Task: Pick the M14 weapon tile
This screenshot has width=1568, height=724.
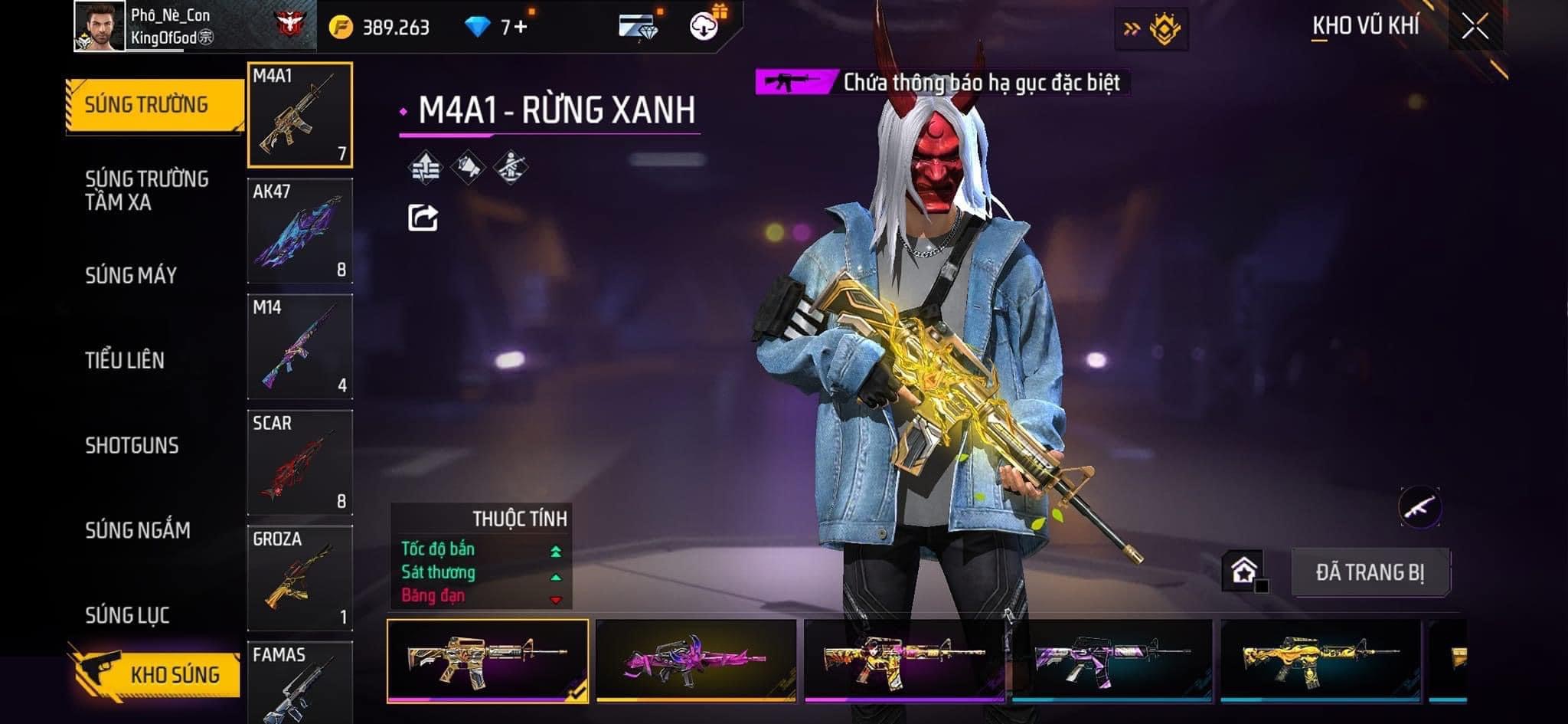Action: (300, 346)
